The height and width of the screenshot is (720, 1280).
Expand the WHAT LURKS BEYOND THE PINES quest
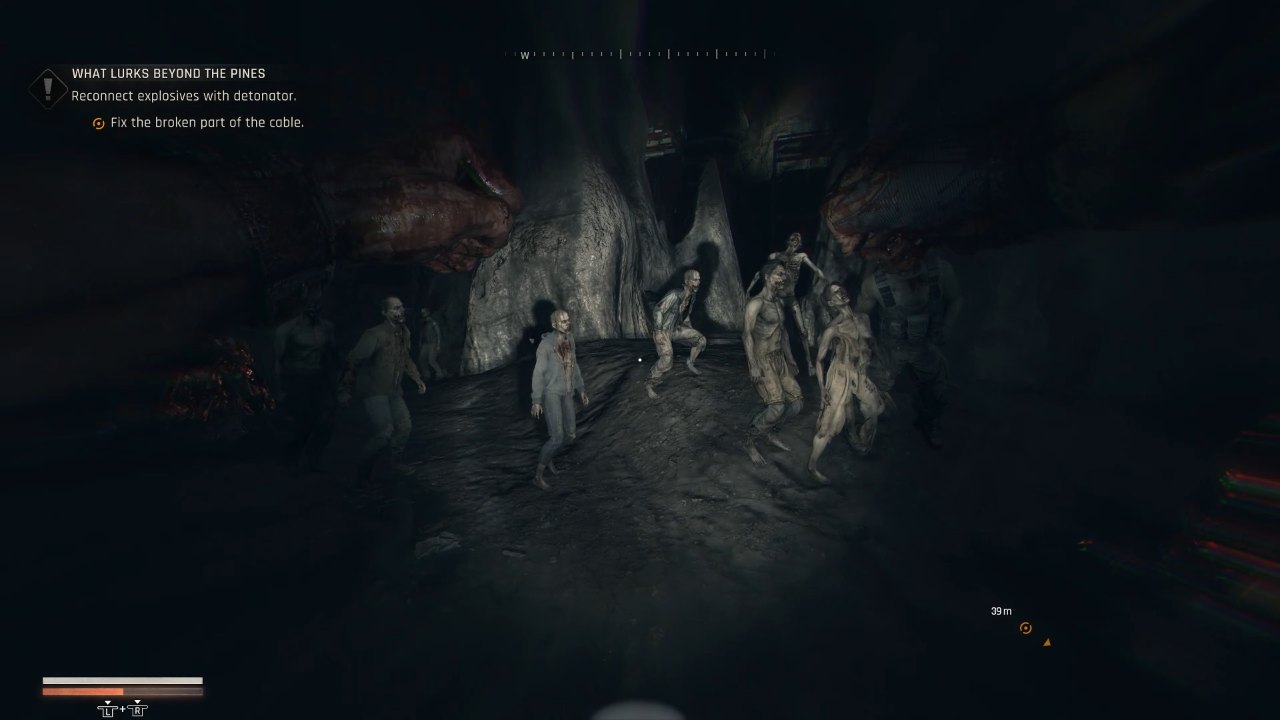pos(167,73)
